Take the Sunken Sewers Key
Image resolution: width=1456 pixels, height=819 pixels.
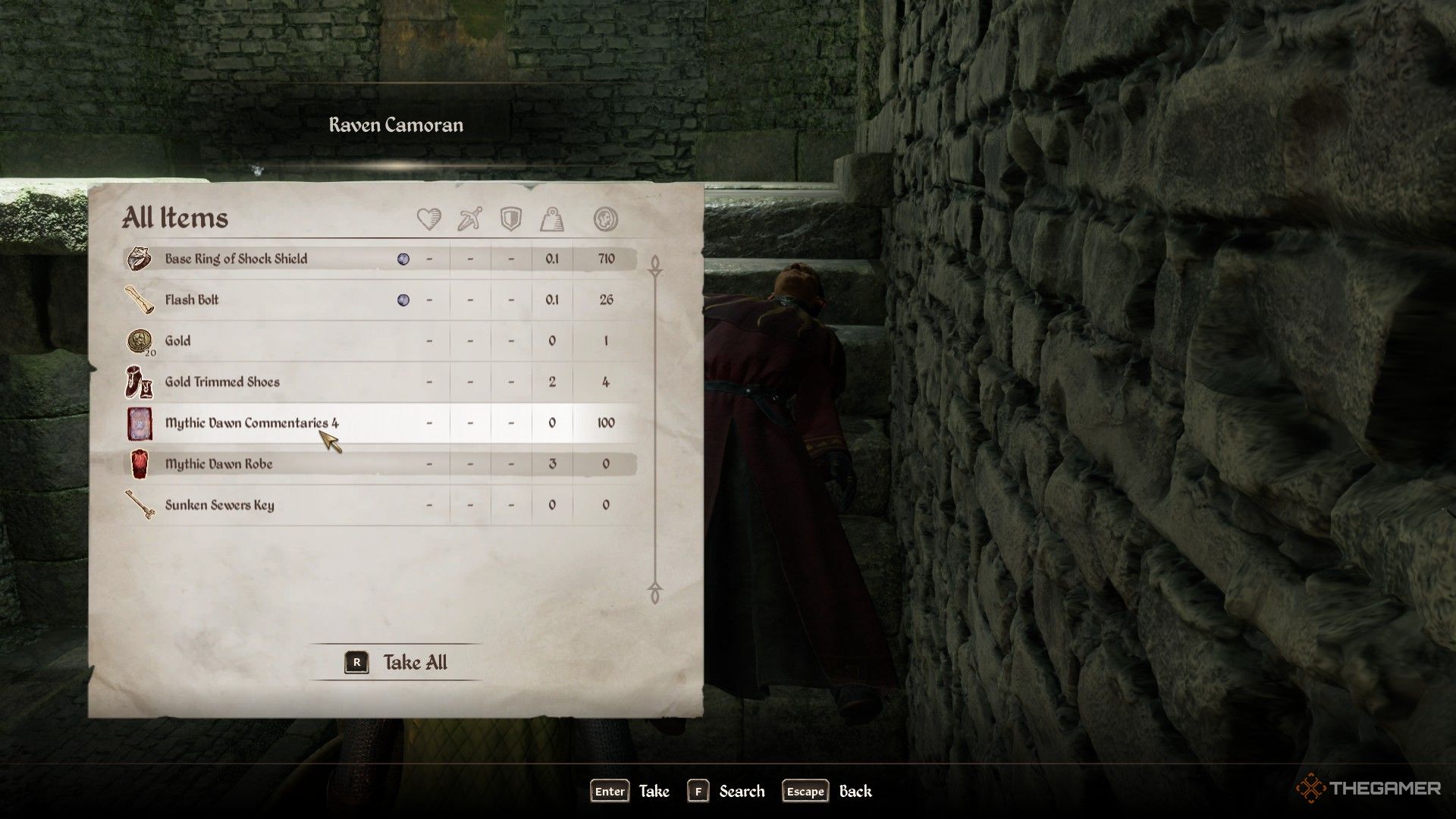pos(219,504)
